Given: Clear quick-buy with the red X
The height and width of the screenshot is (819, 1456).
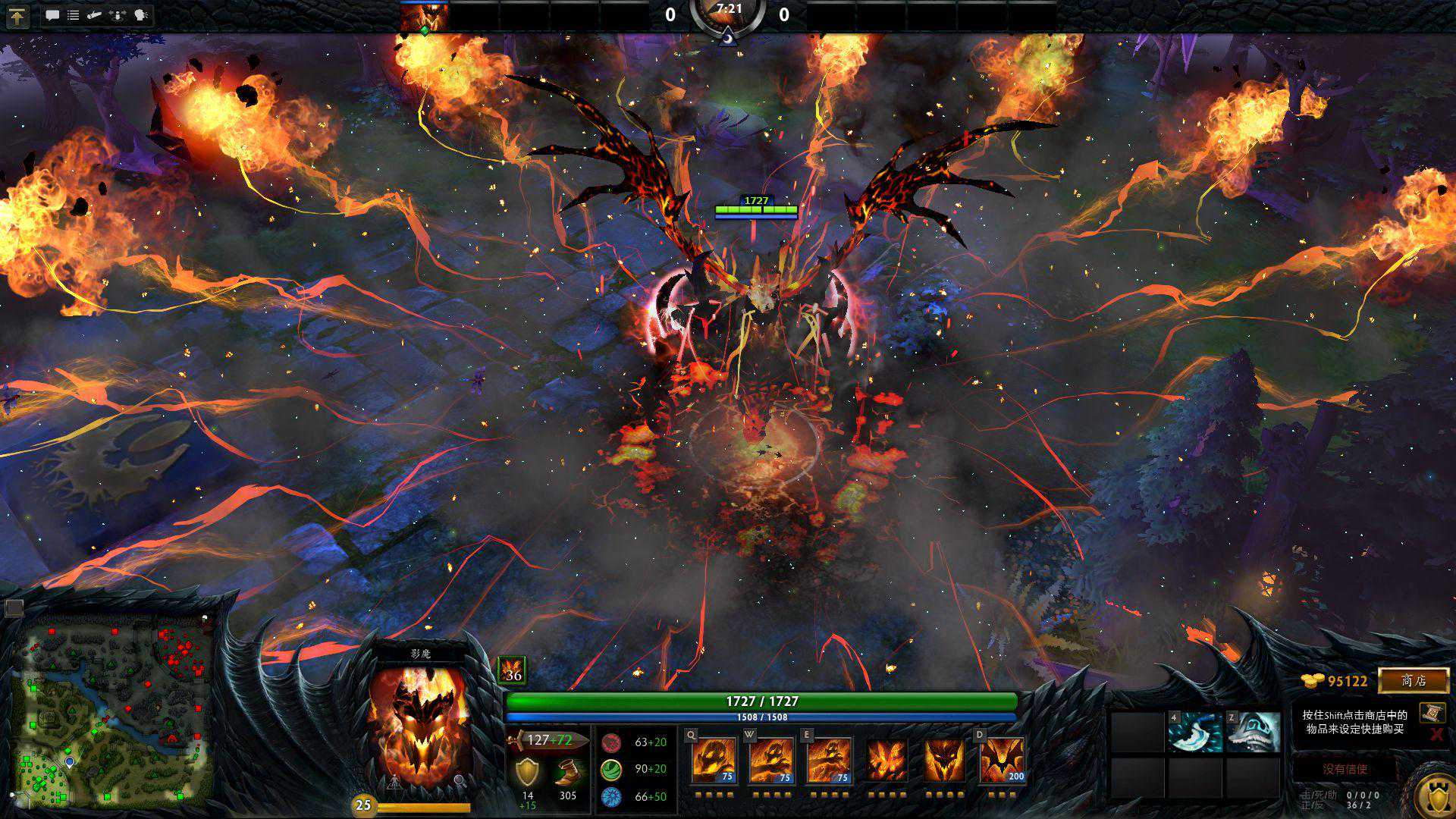Looking at the screenshot, I should 1436,734.
